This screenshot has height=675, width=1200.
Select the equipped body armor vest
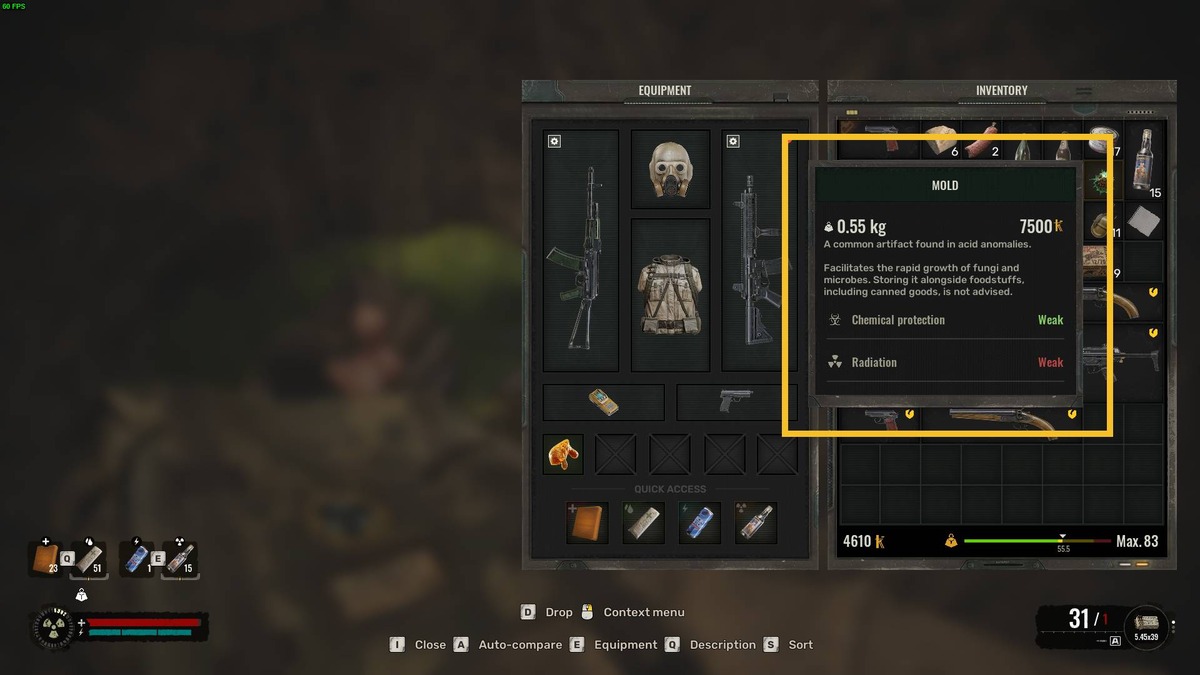(x=670, y=292)
